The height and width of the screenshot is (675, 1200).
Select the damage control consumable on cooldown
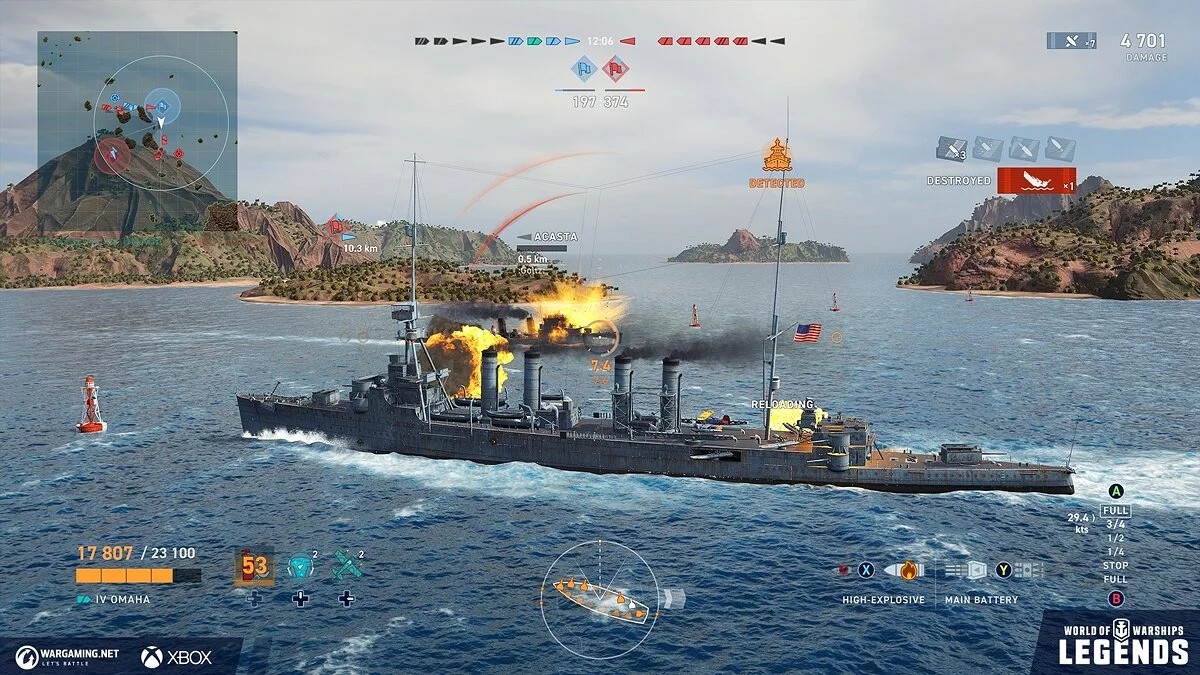coord(254,566)
